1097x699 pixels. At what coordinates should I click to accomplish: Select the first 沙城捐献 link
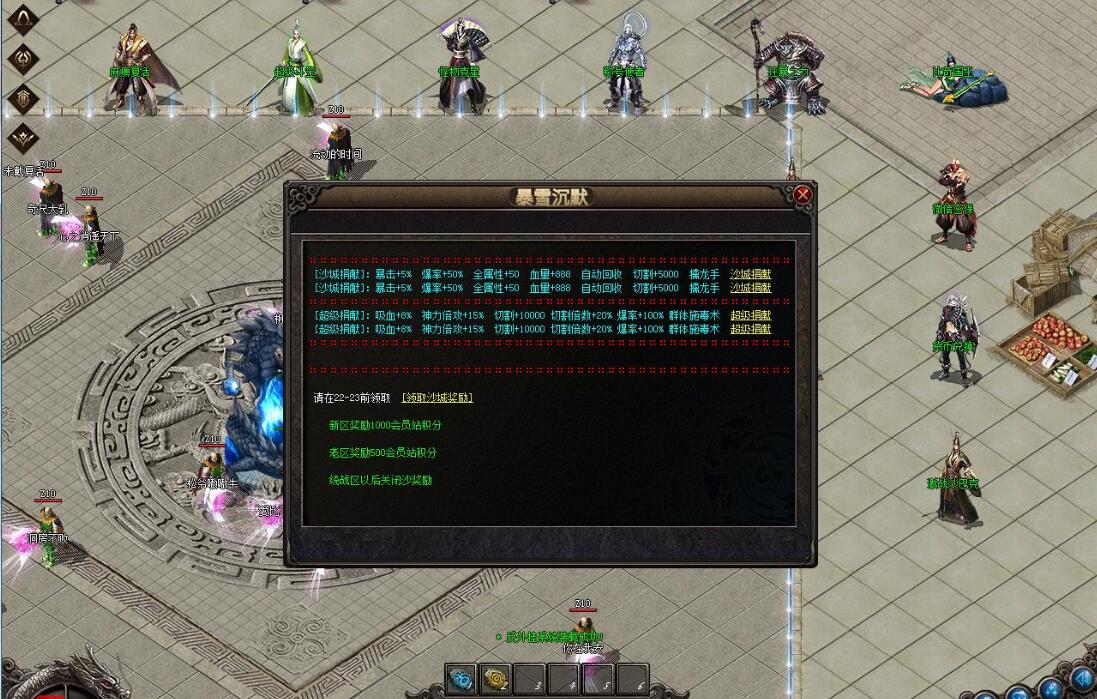pos(750,274)
